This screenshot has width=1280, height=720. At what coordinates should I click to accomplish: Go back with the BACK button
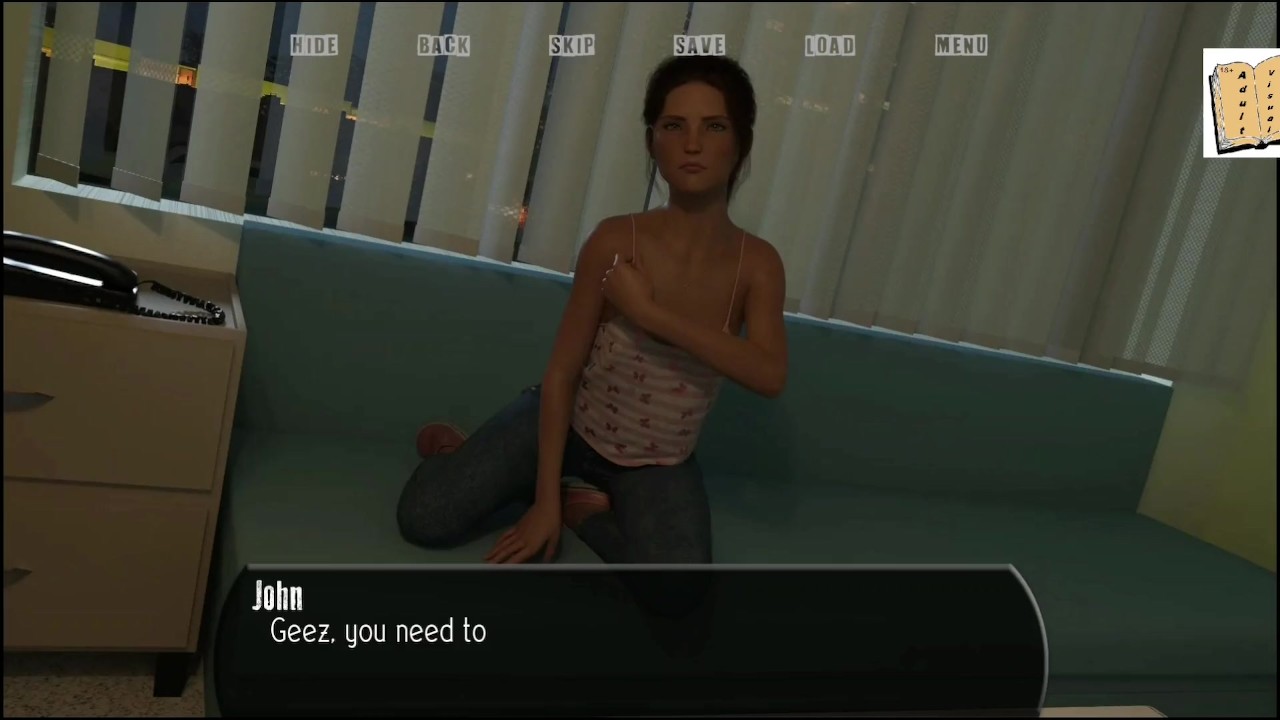tap(443, 45)
